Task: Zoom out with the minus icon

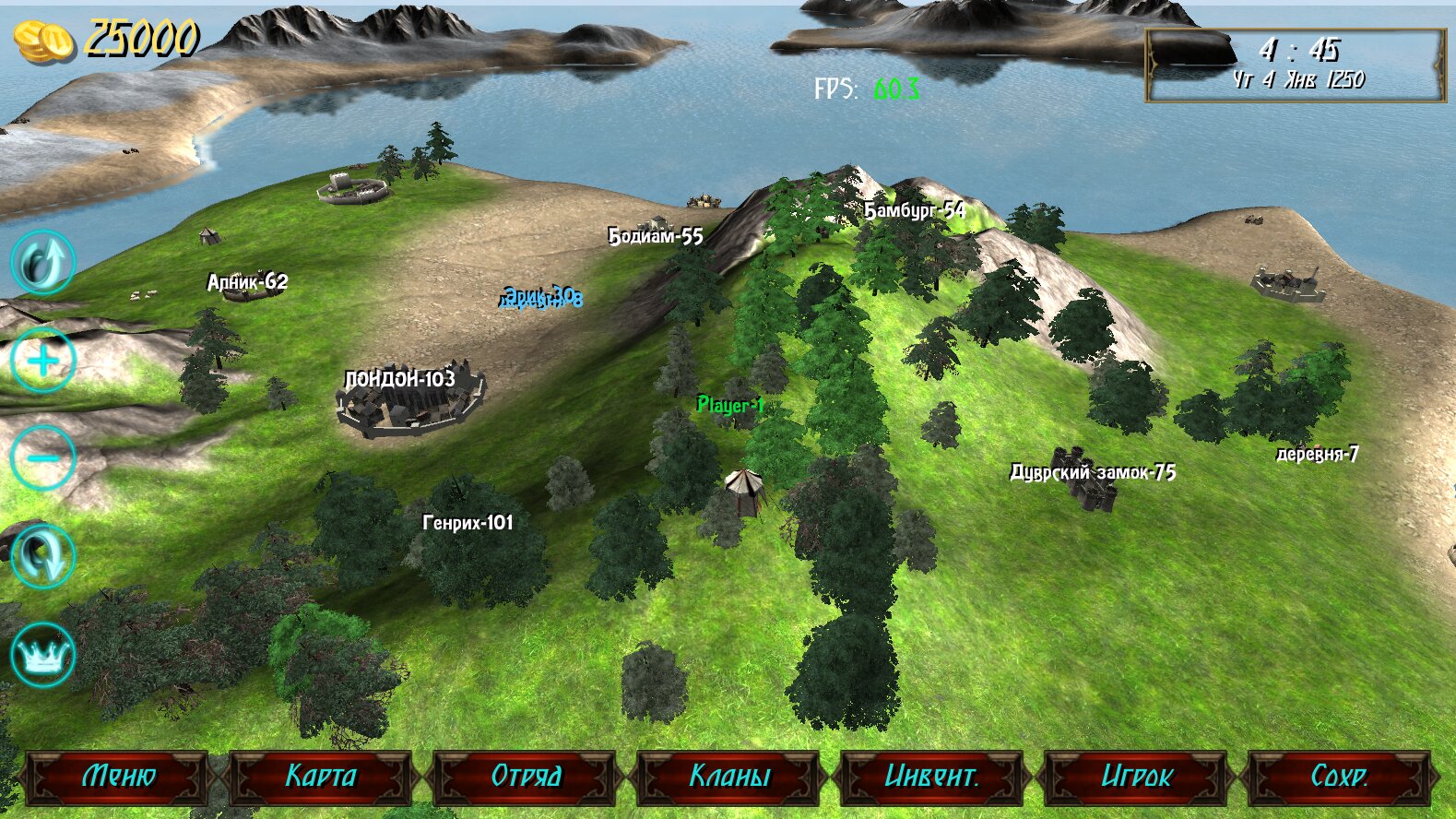Action: coord(42,458)
